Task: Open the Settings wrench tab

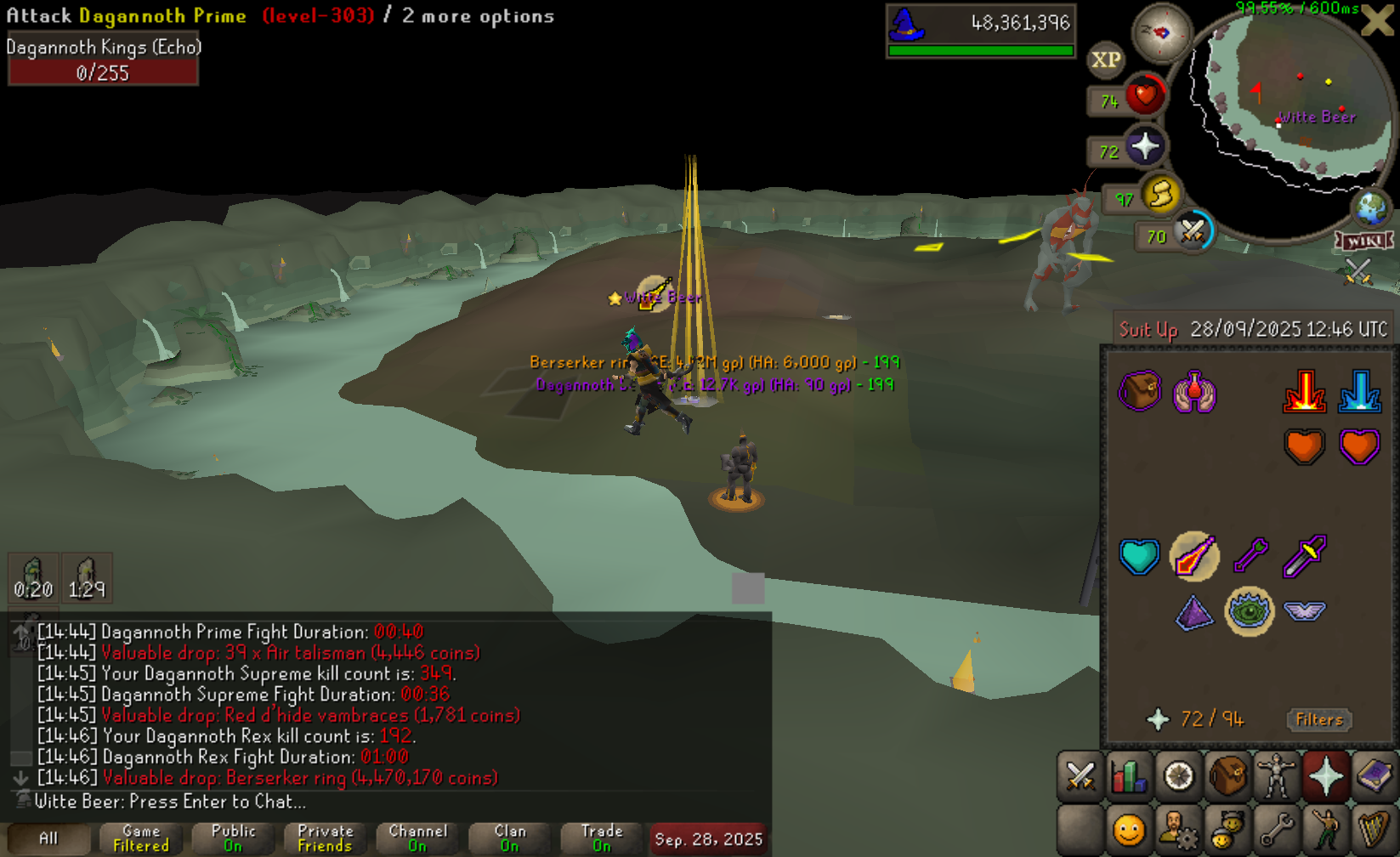Action: click(1276, 828)
